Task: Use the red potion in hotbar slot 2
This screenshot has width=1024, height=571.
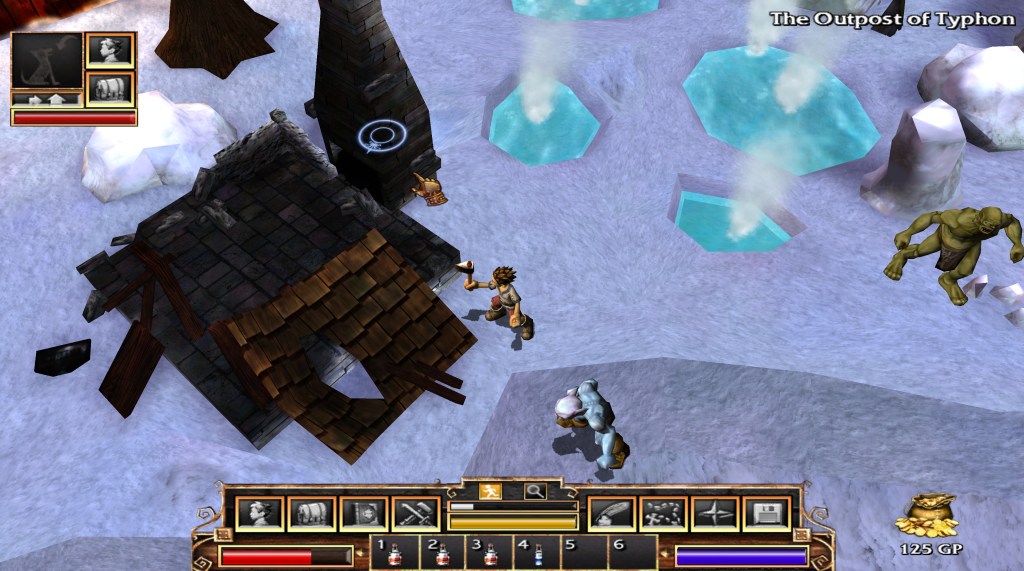Action: coord(443,553)
